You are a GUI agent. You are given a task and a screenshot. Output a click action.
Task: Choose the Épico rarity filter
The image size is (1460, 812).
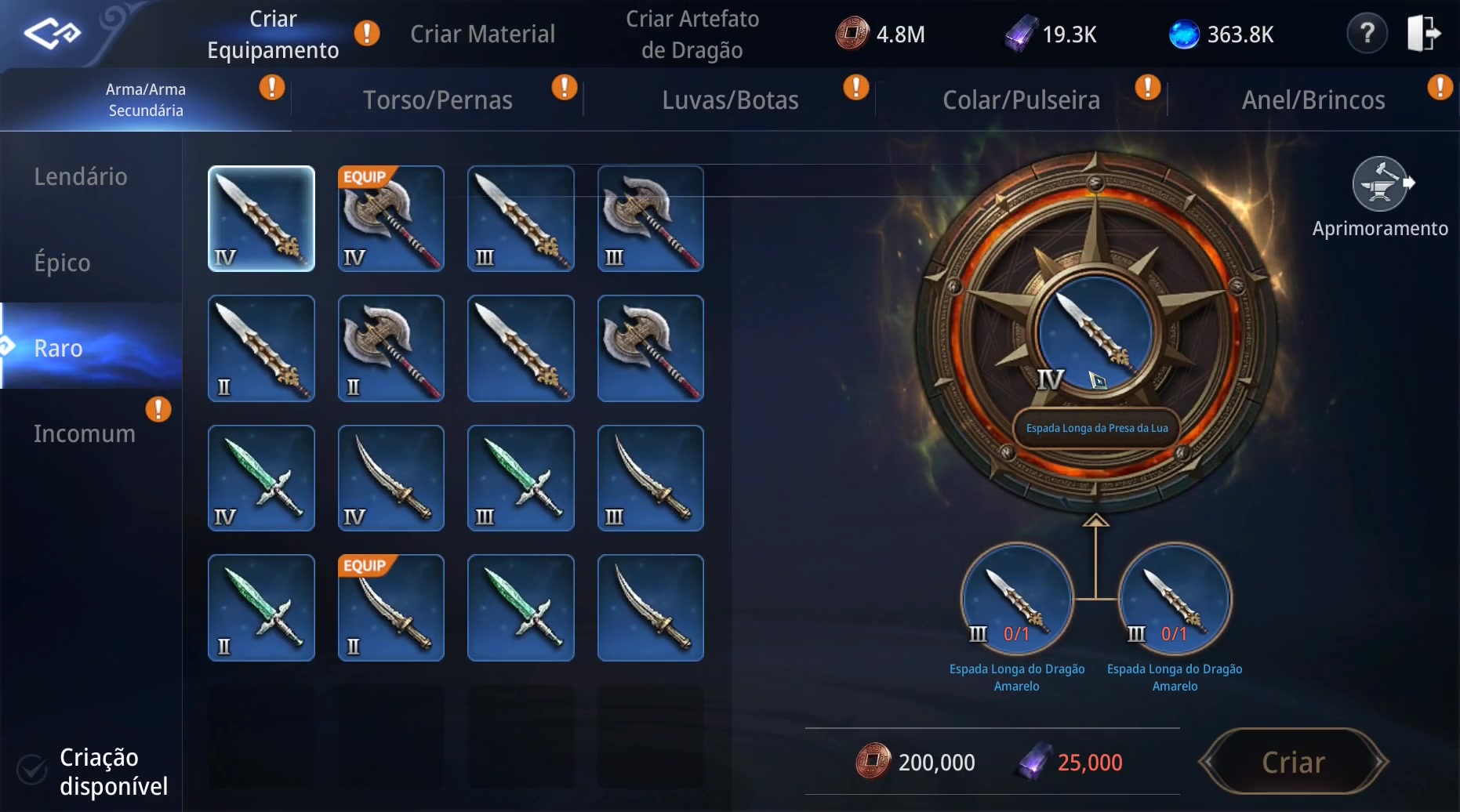(63, 262)
